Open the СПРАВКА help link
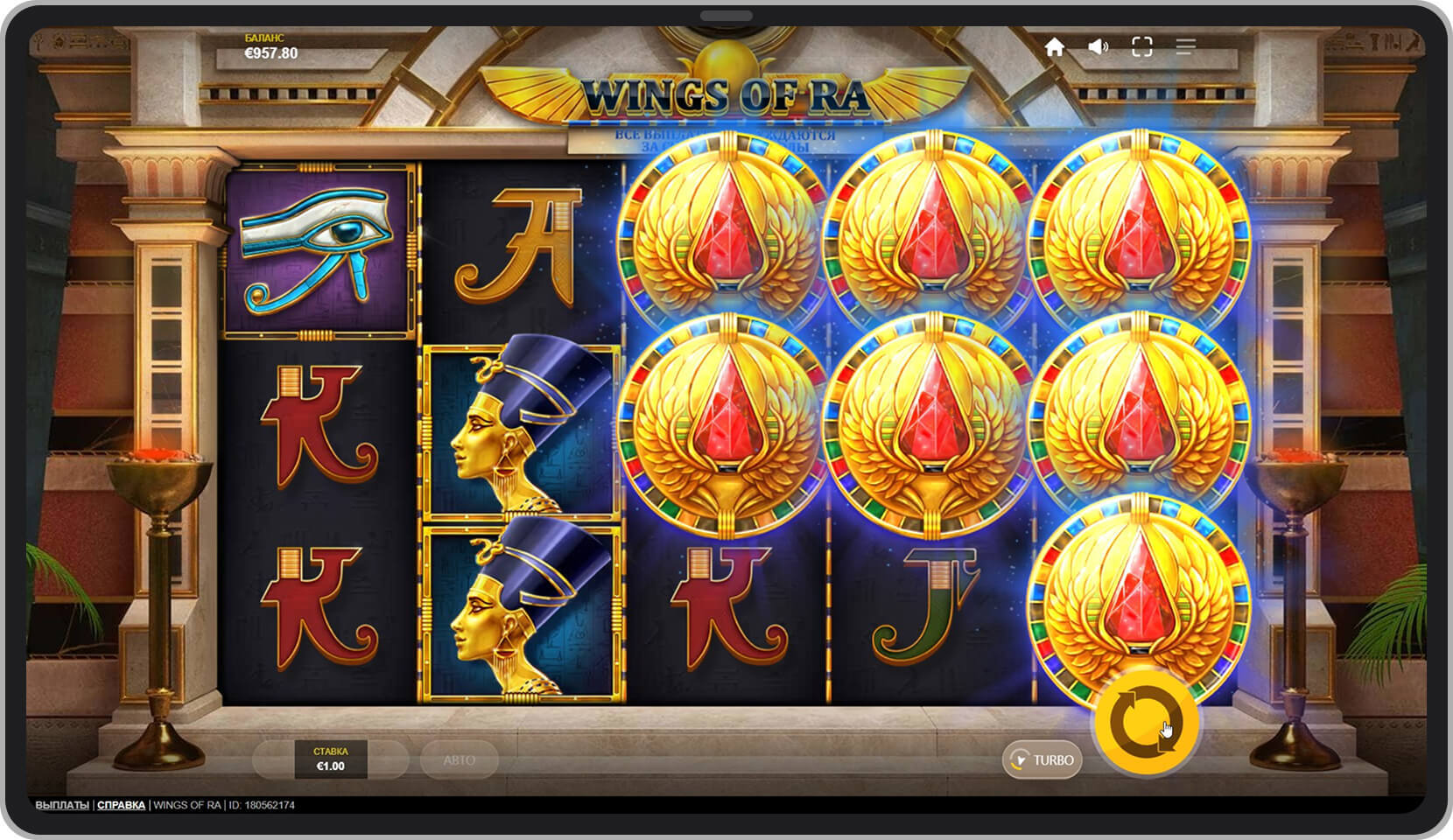This screenshot has width=1453, height=840. coord(122,805)
